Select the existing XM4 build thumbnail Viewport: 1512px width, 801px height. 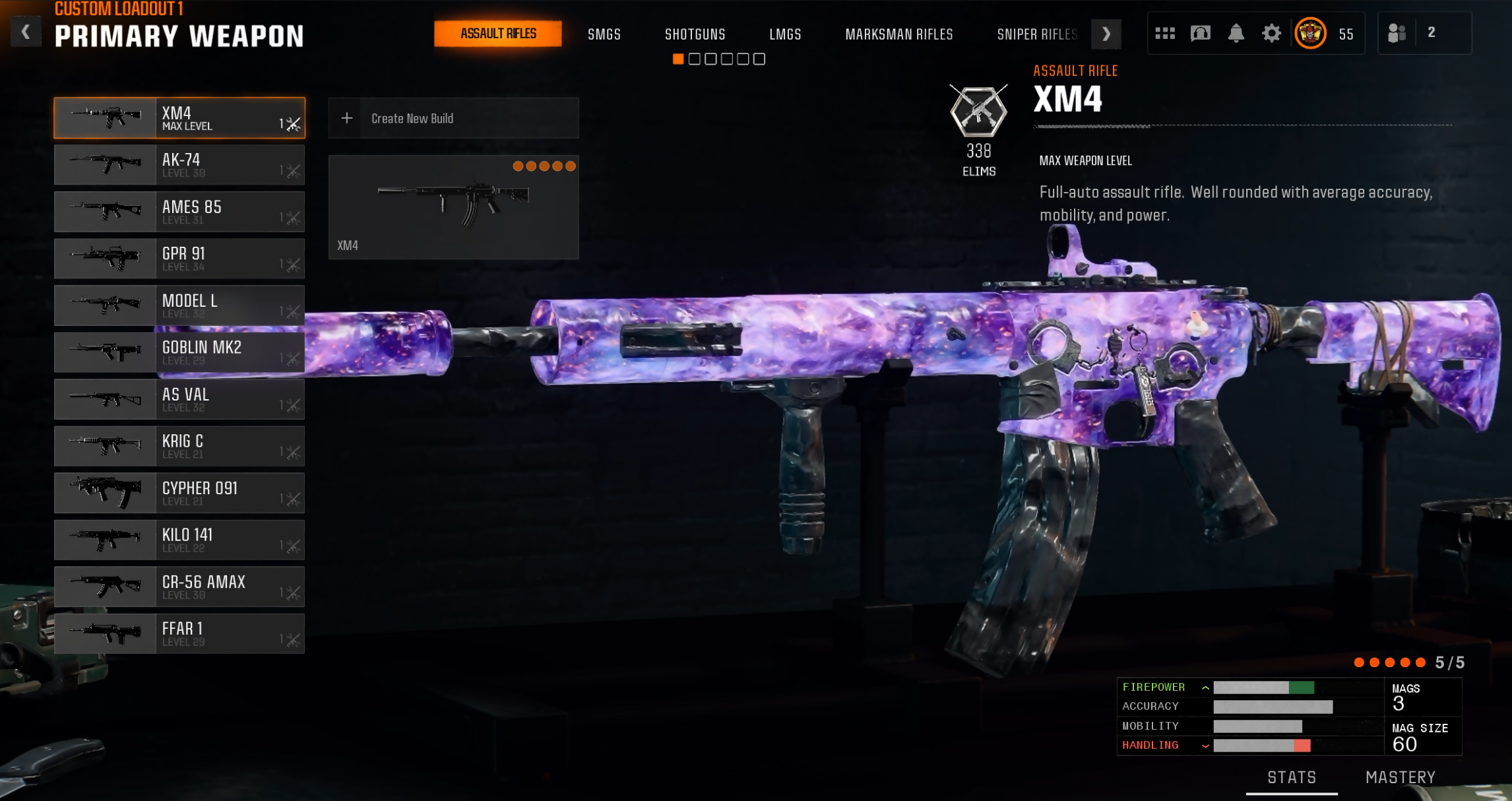click(453, 207)
